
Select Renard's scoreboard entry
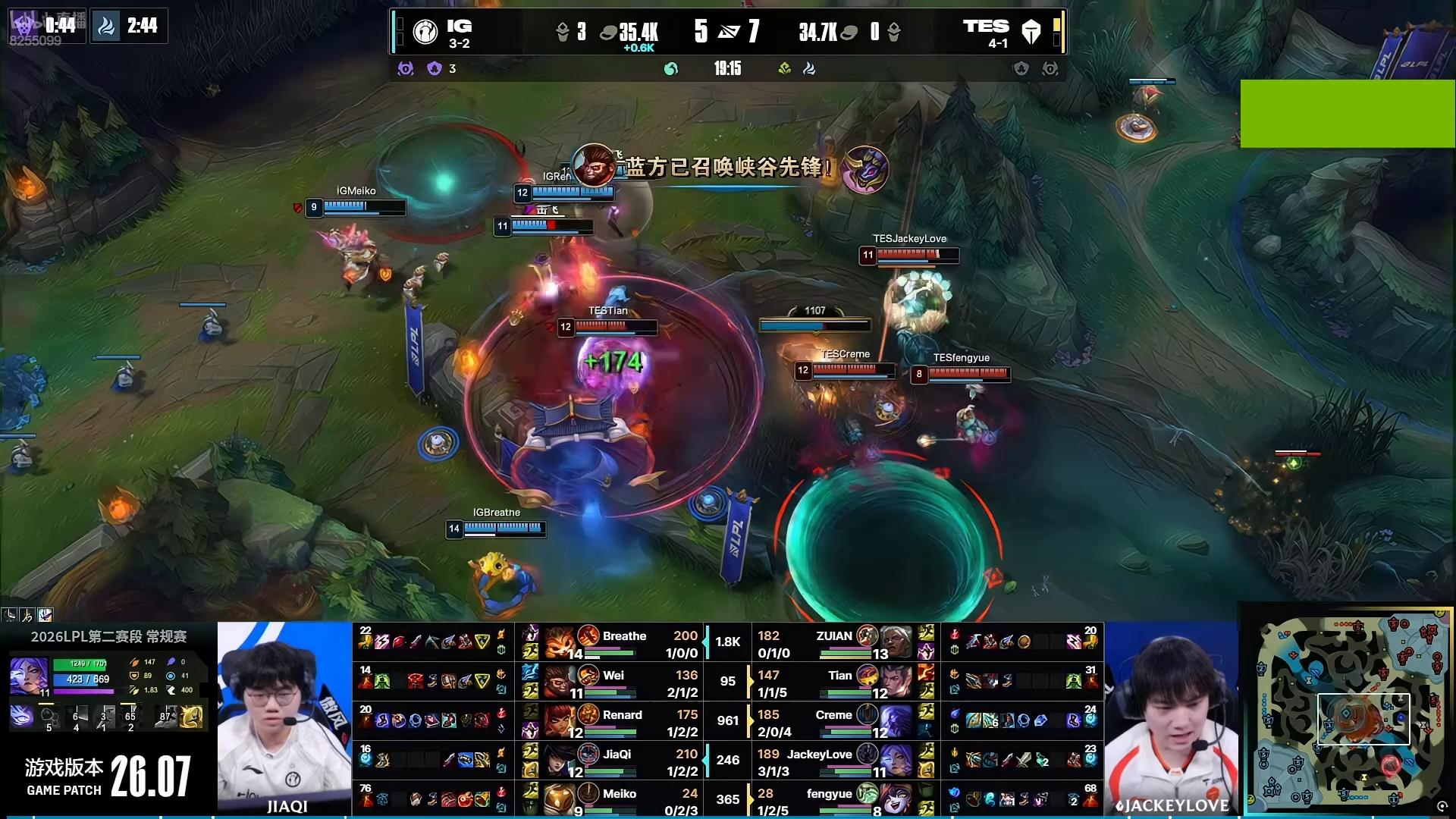click(622, 715)
